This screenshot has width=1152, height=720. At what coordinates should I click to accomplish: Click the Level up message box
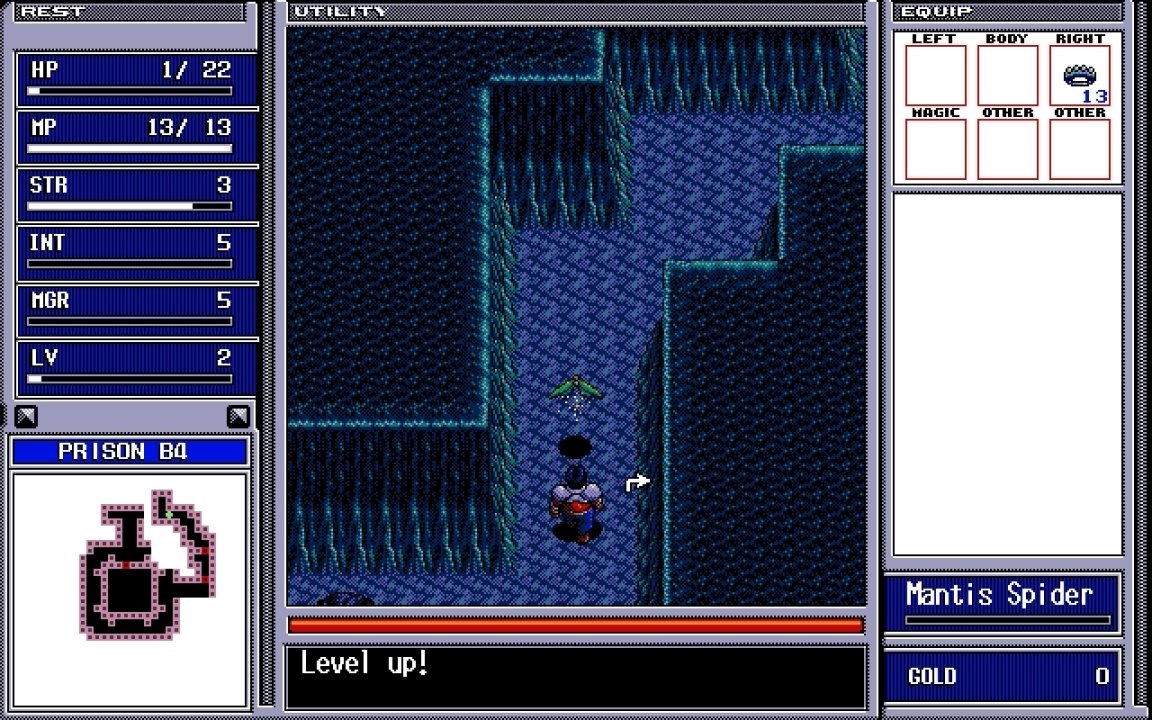click(x=576, y=677)
